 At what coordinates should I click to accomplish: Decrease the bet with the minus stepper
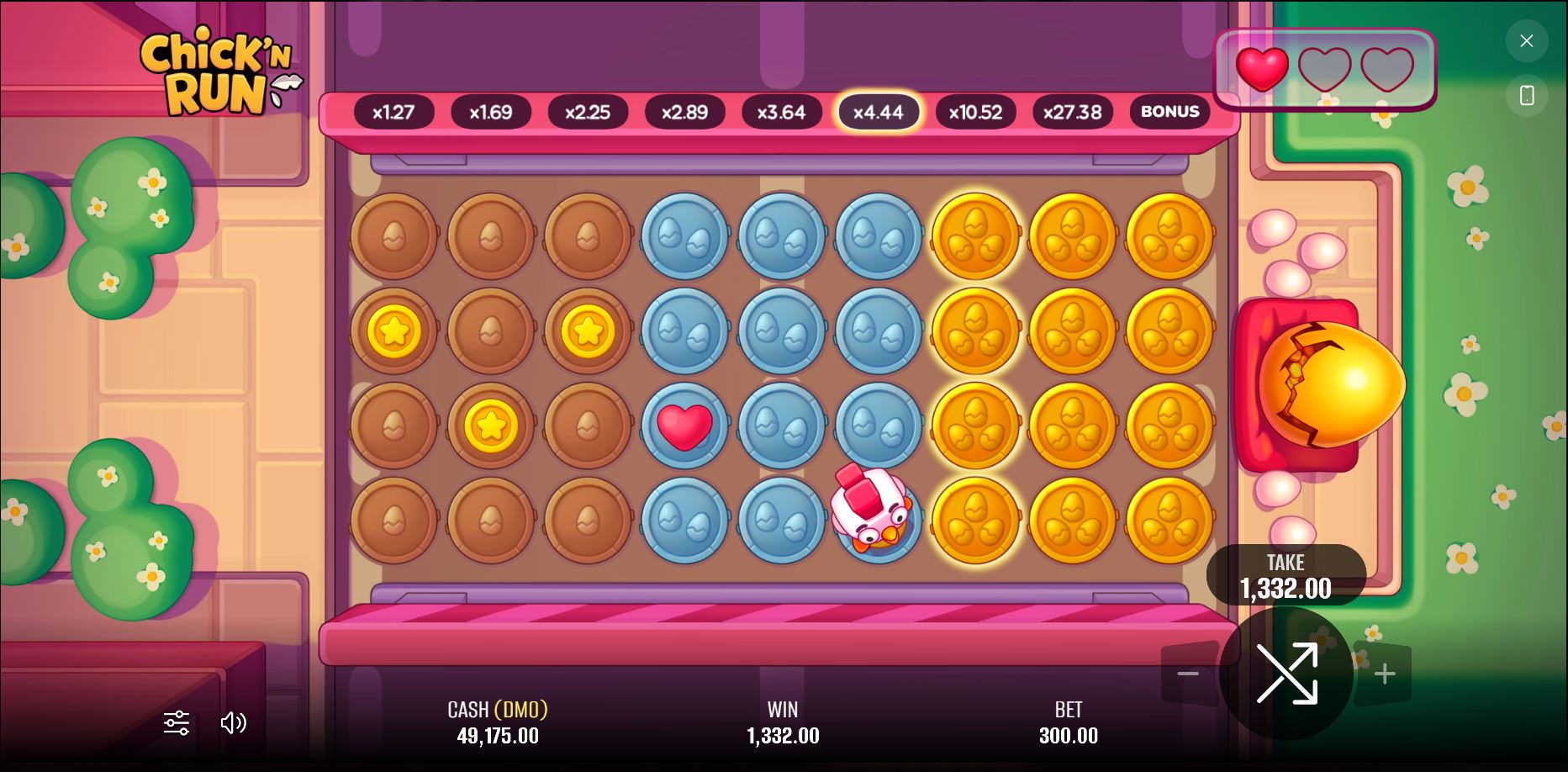tap(1187, 673)
